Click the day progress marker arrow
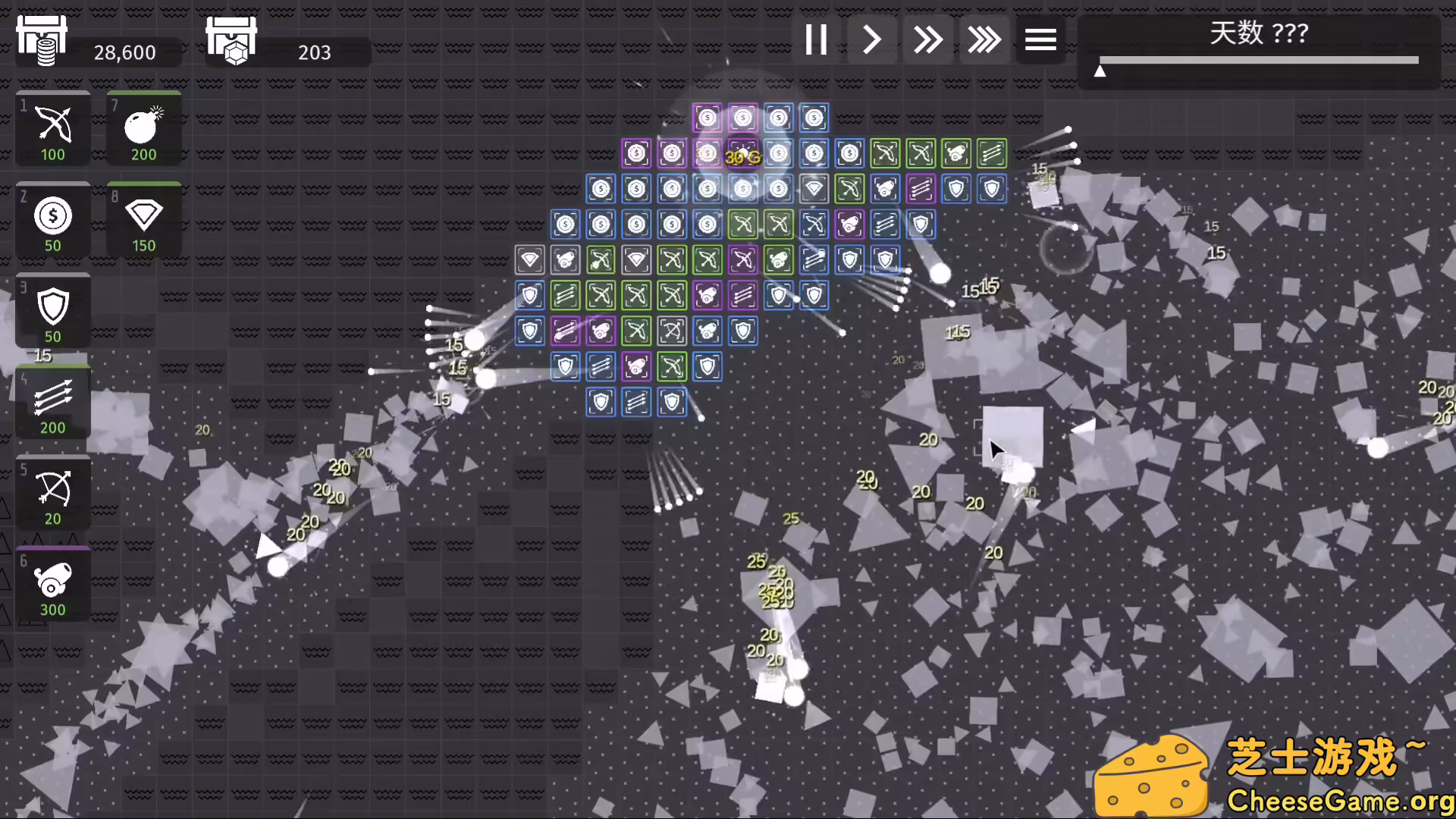 1100,71
